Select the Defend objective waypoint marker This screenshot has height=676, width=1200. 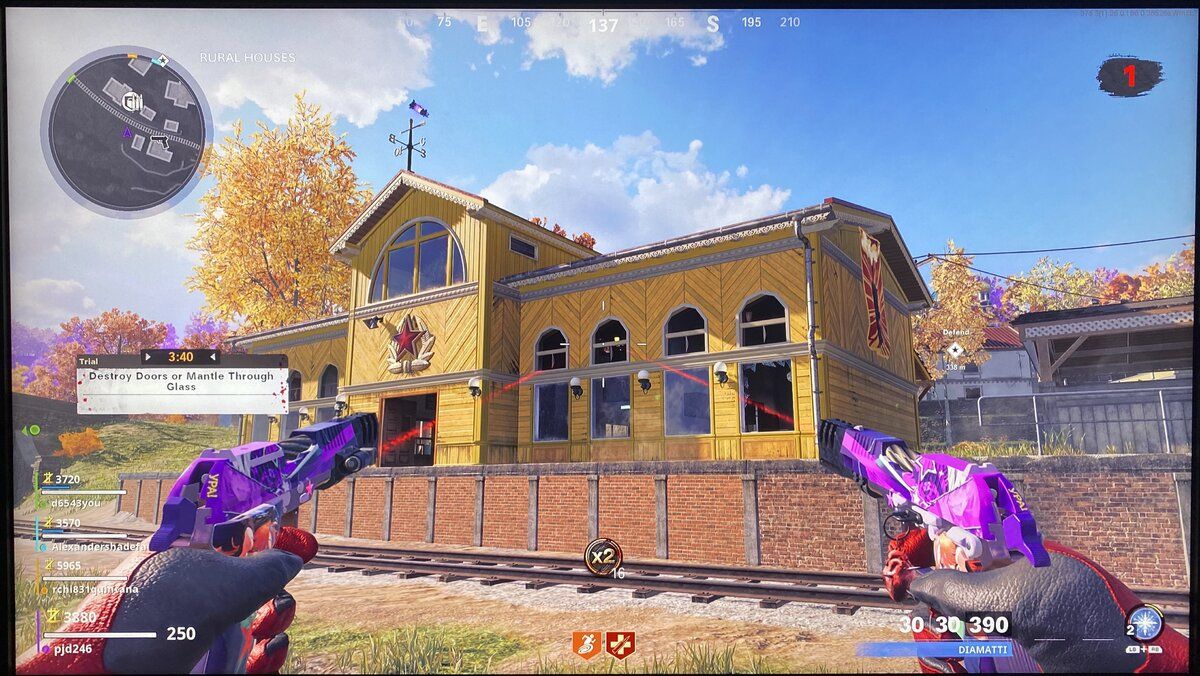[954, 349]
